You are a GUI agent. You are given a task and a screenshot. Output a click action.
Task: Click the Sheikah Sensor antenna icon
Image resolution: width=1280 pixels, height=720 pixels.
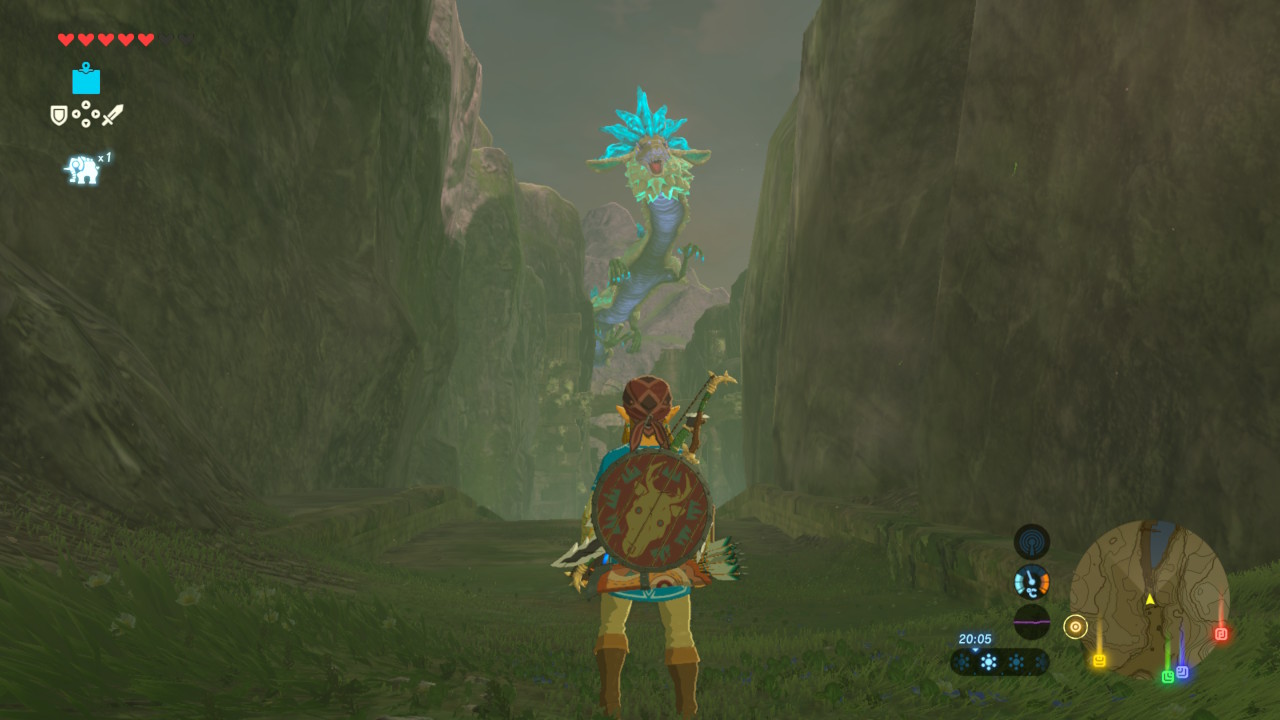[1032, 542]
